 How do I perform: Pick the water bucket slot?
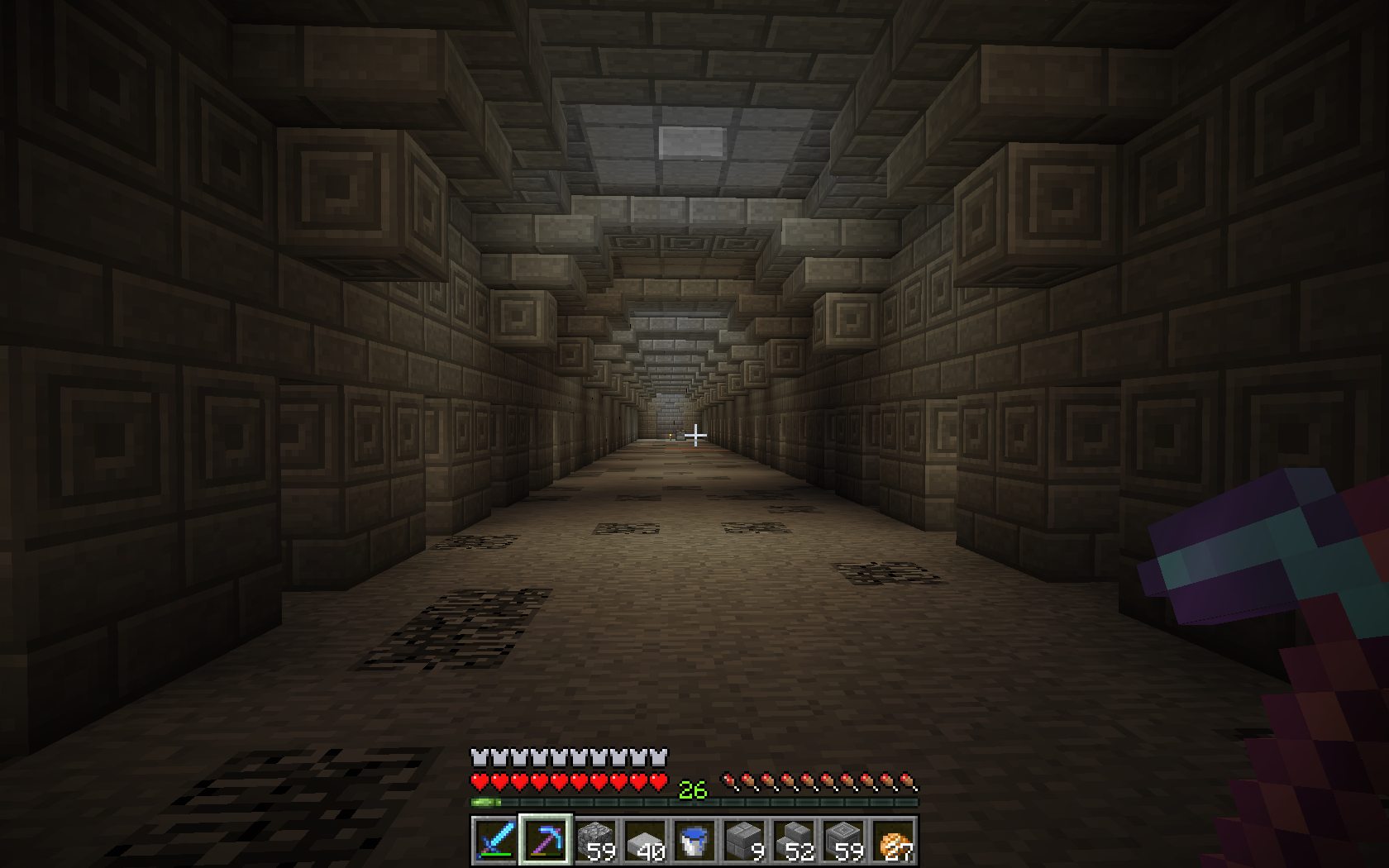coord(694,840)
